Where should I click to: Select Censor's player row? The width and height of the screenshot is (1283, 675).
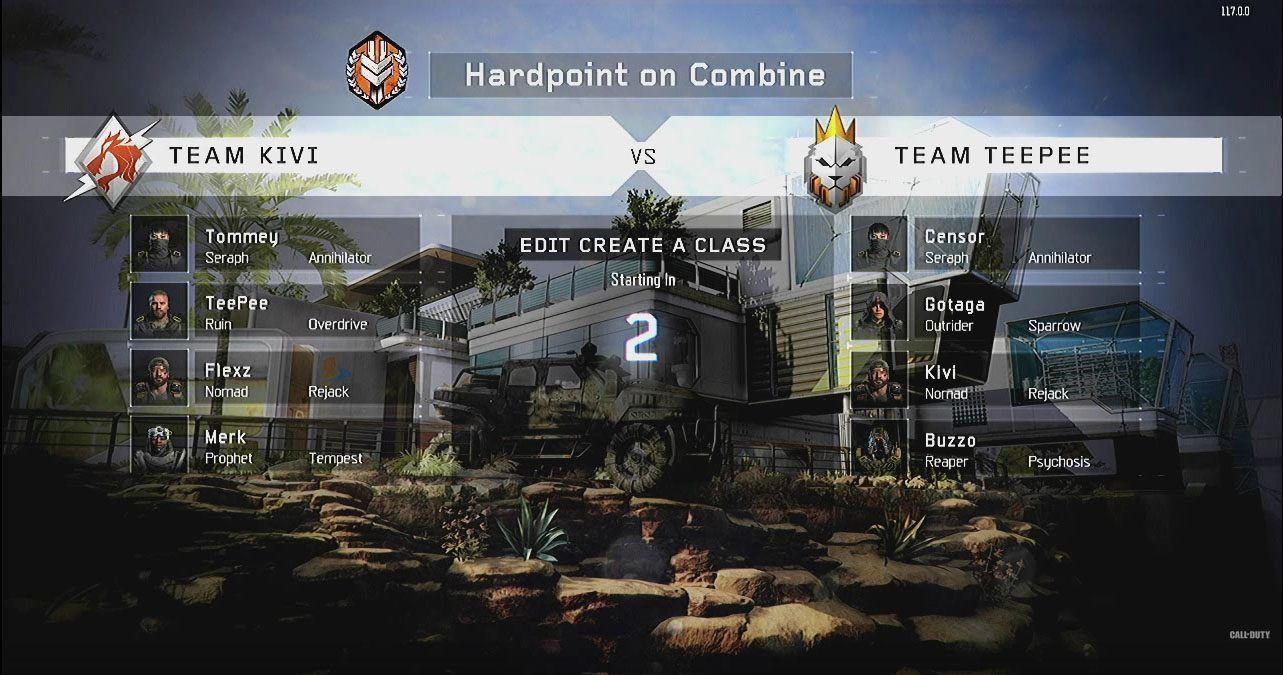[995, 245]
